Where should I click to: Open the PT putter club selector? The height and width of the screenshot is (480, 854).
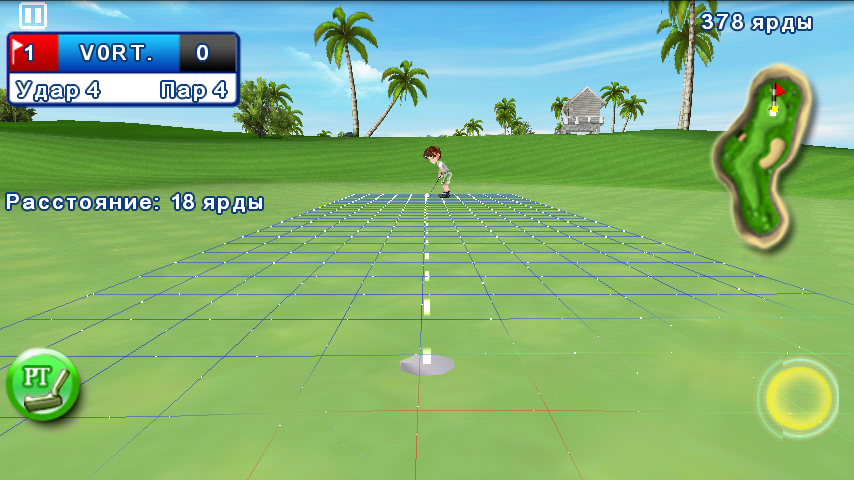pos(42,384)
